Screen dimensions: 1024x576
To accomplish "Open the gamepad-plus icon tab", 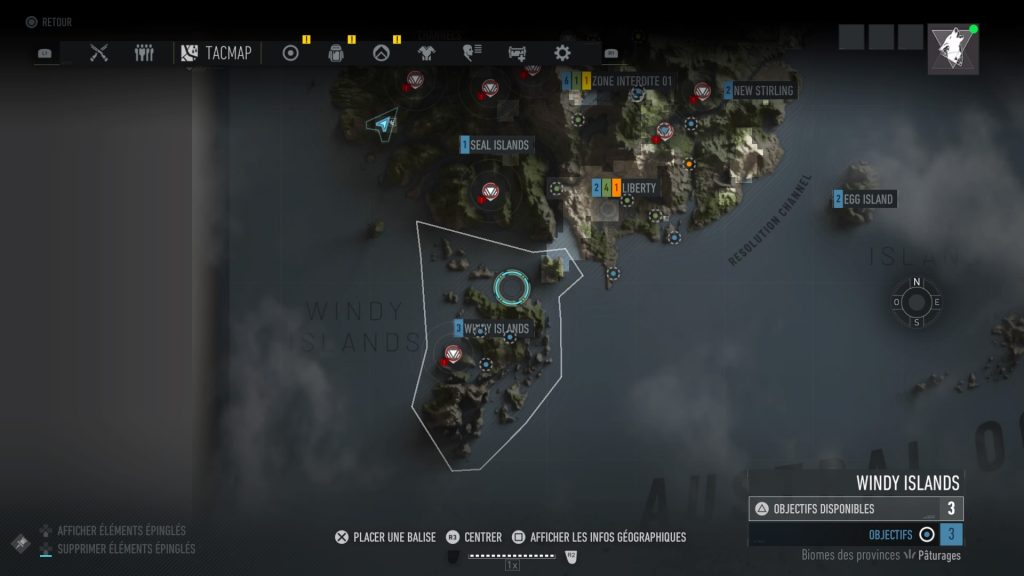I will (517, 53).
